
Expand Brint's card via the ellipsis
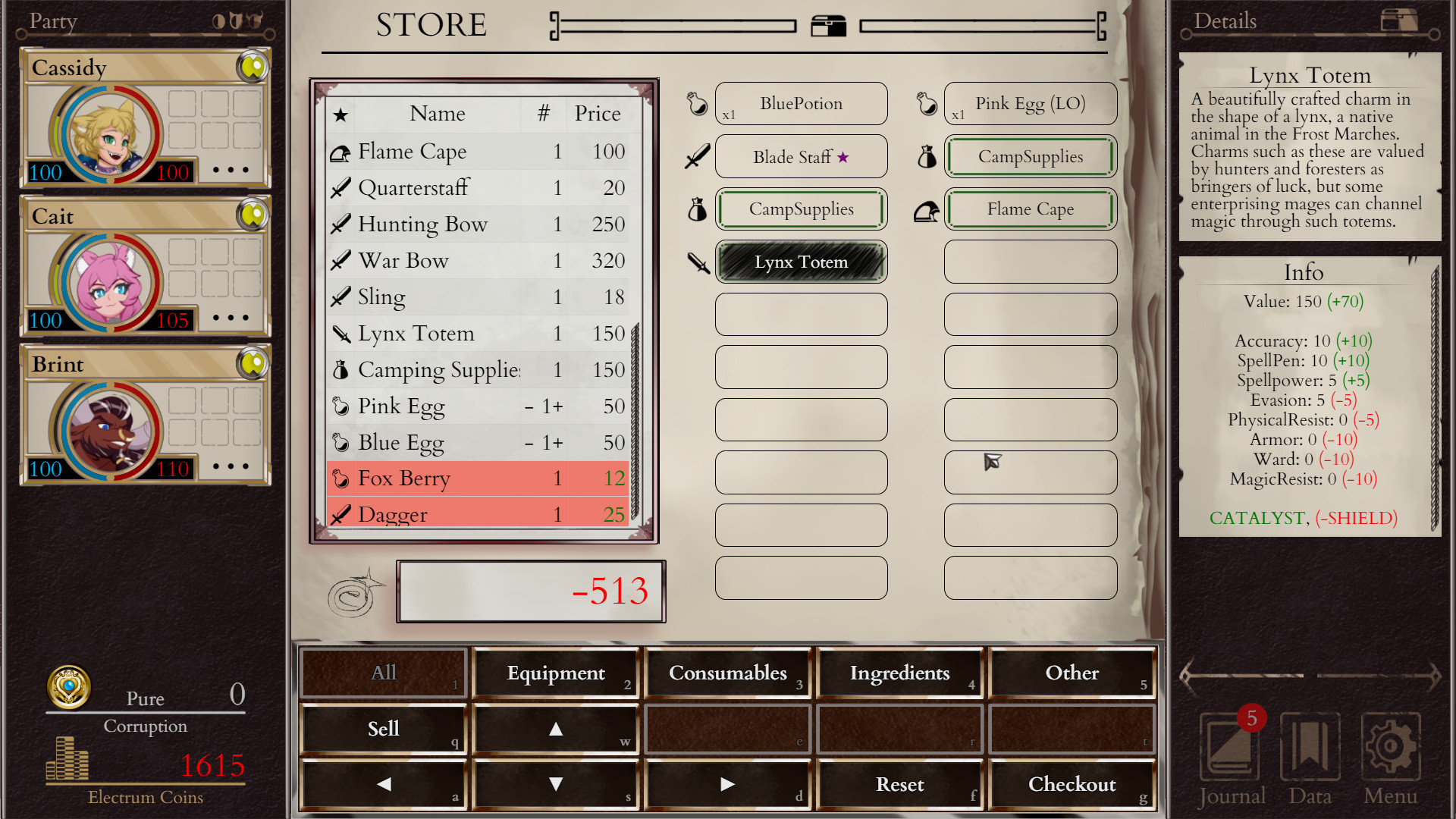(231, 467)
